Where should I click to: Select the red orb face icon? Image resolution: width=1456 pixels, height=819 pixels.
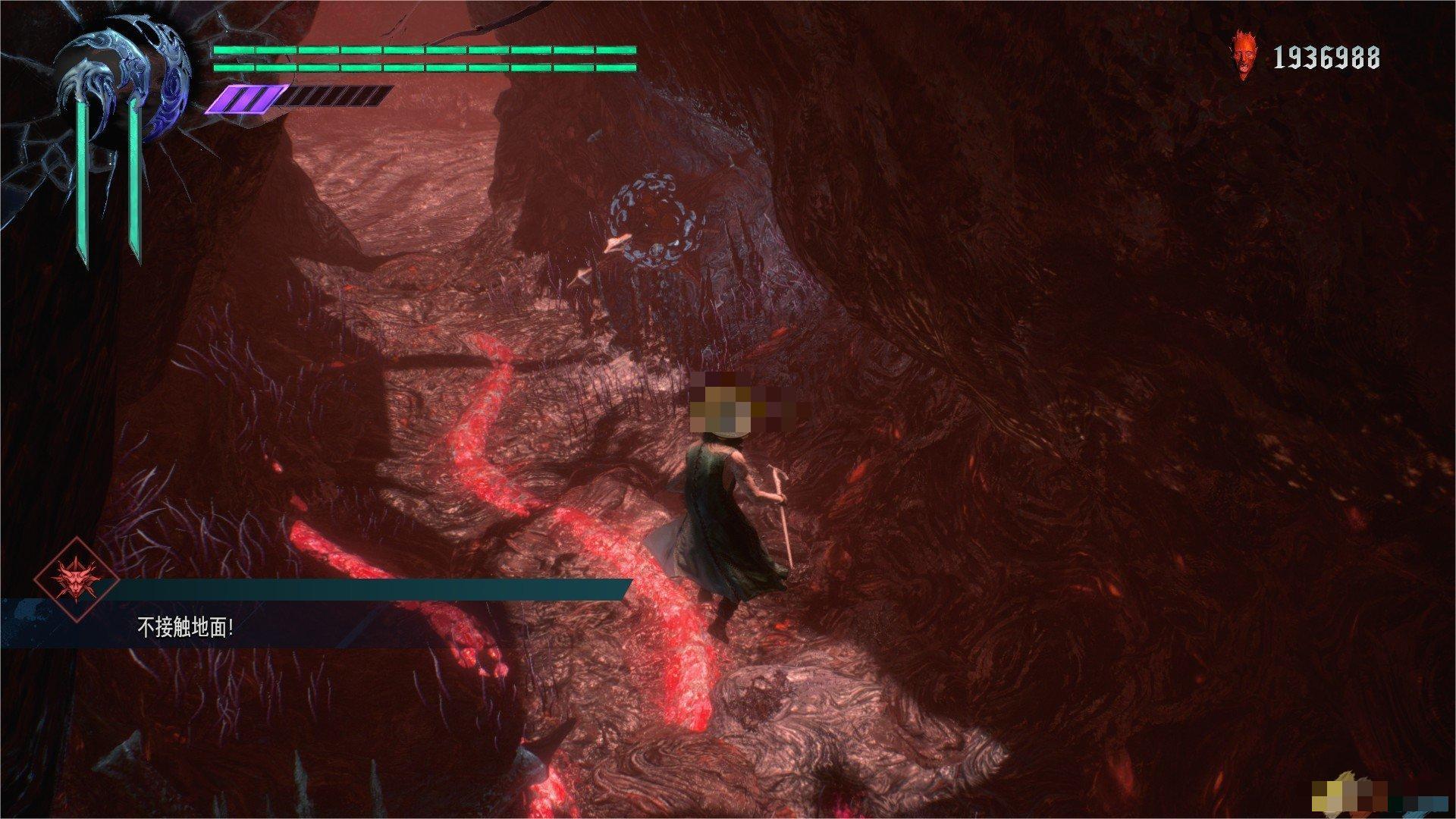(x=1242, y=56)
